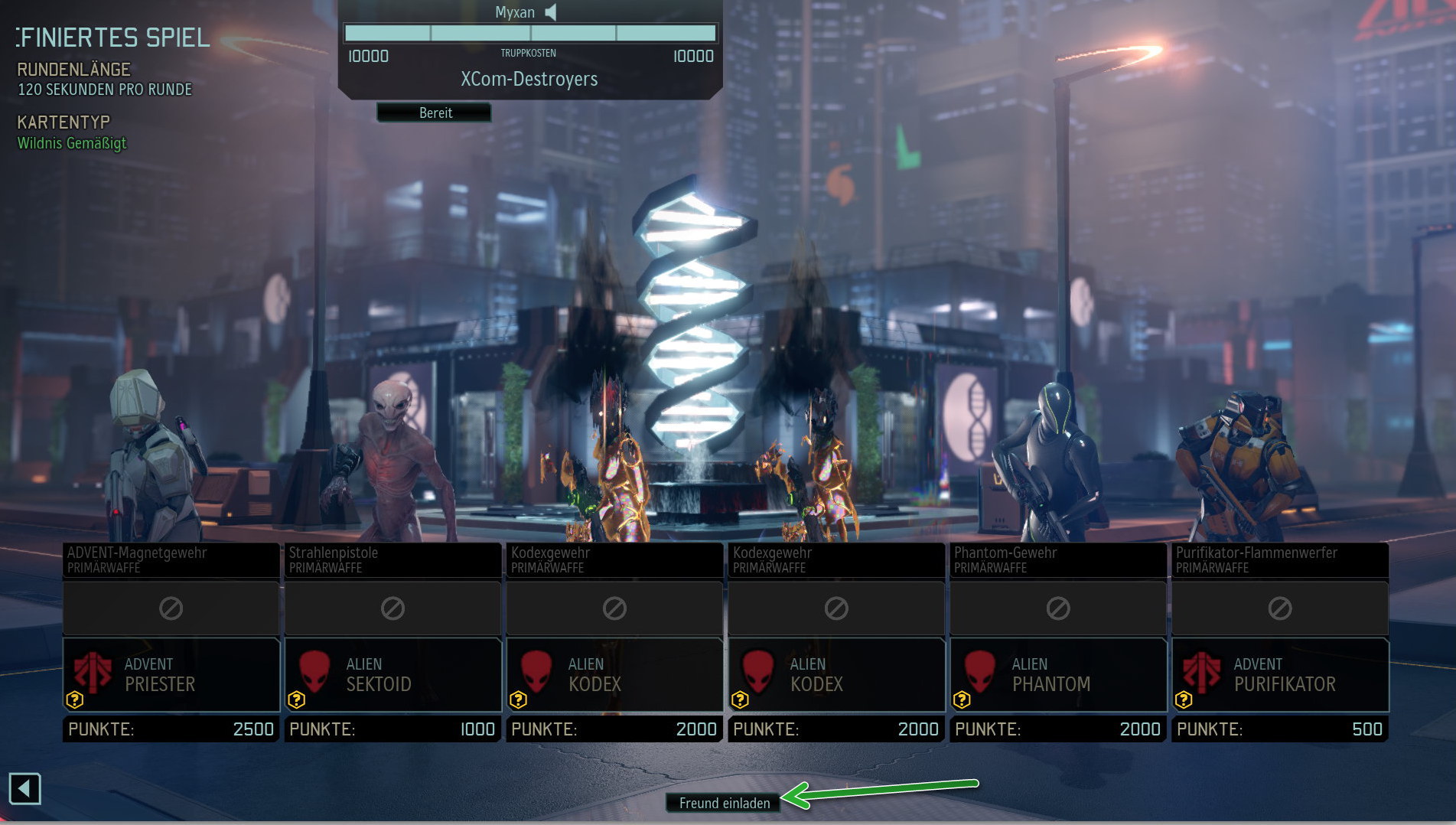Go back using the left arrow button

click(24, 788)
